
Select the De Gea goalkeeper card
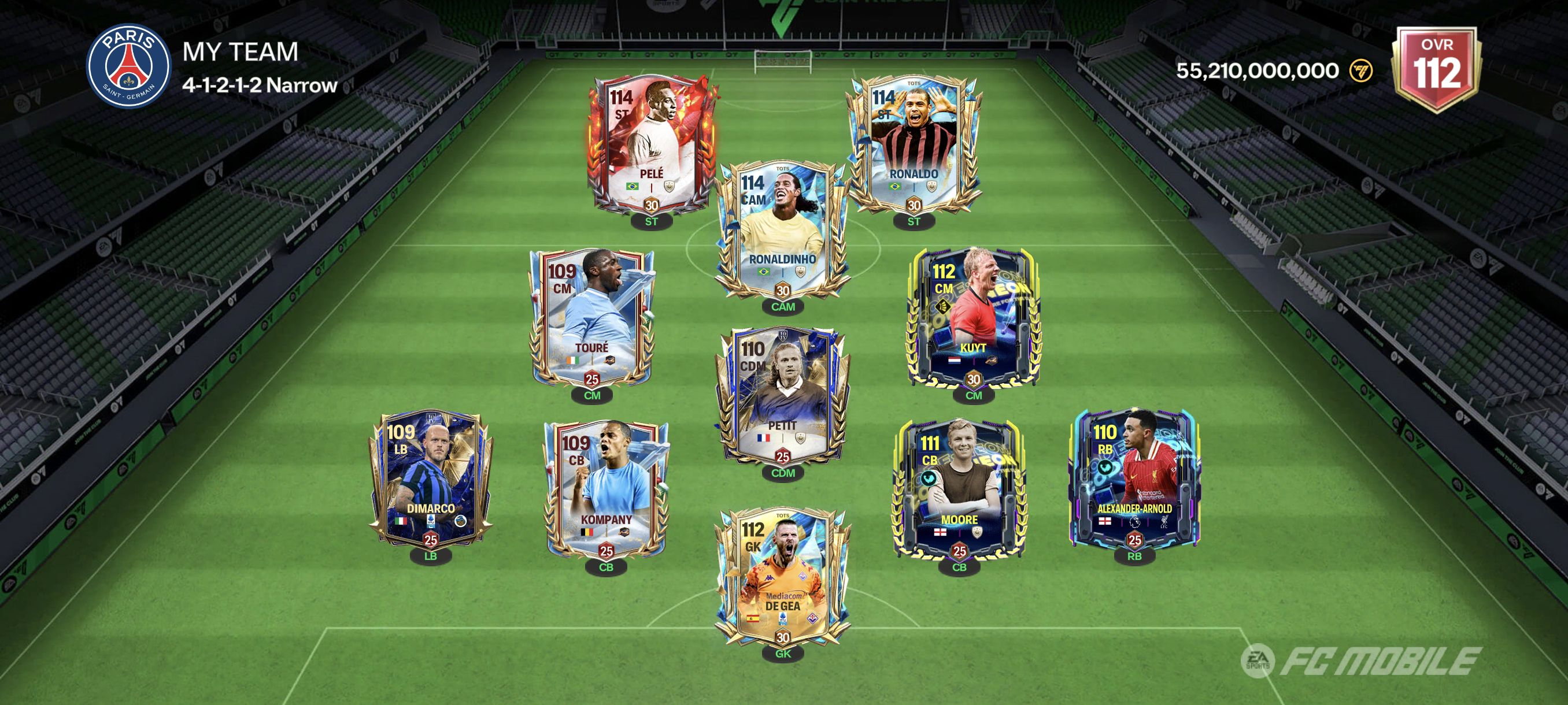(x=782, y=578)
